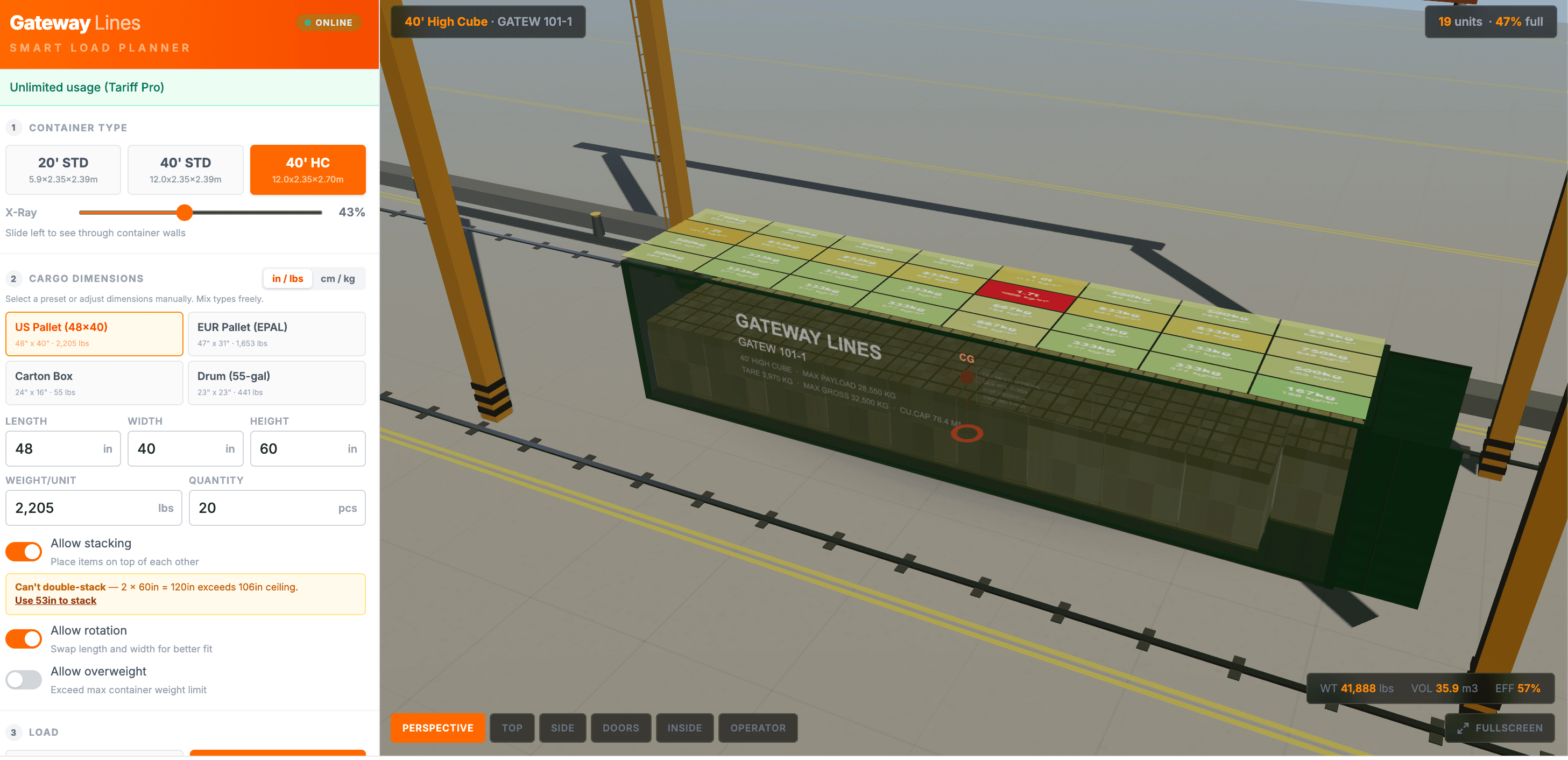Edit the QUANTITY field
The height and width of the screenshot is (760, 1568).
click(277, 507)
